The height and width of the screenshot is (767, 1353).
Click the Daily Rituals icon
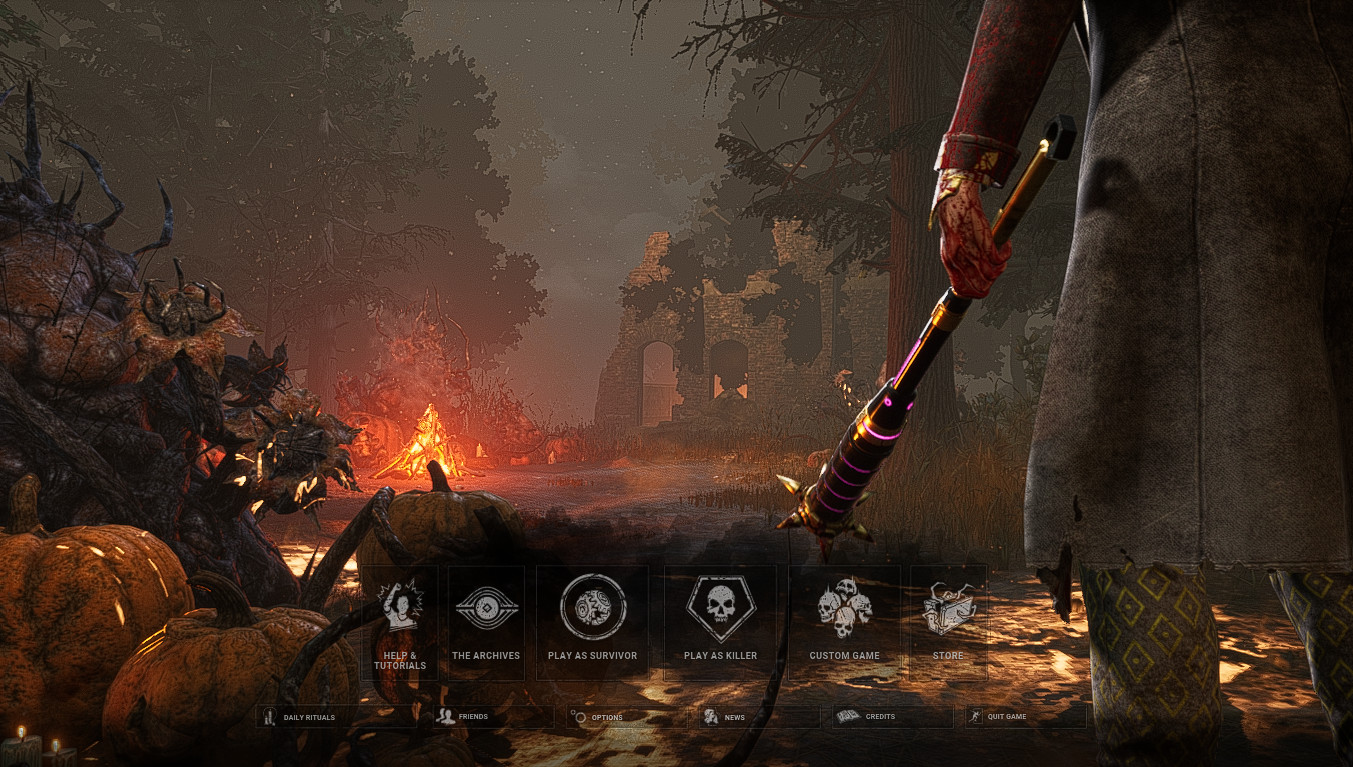tap(269, 716)
